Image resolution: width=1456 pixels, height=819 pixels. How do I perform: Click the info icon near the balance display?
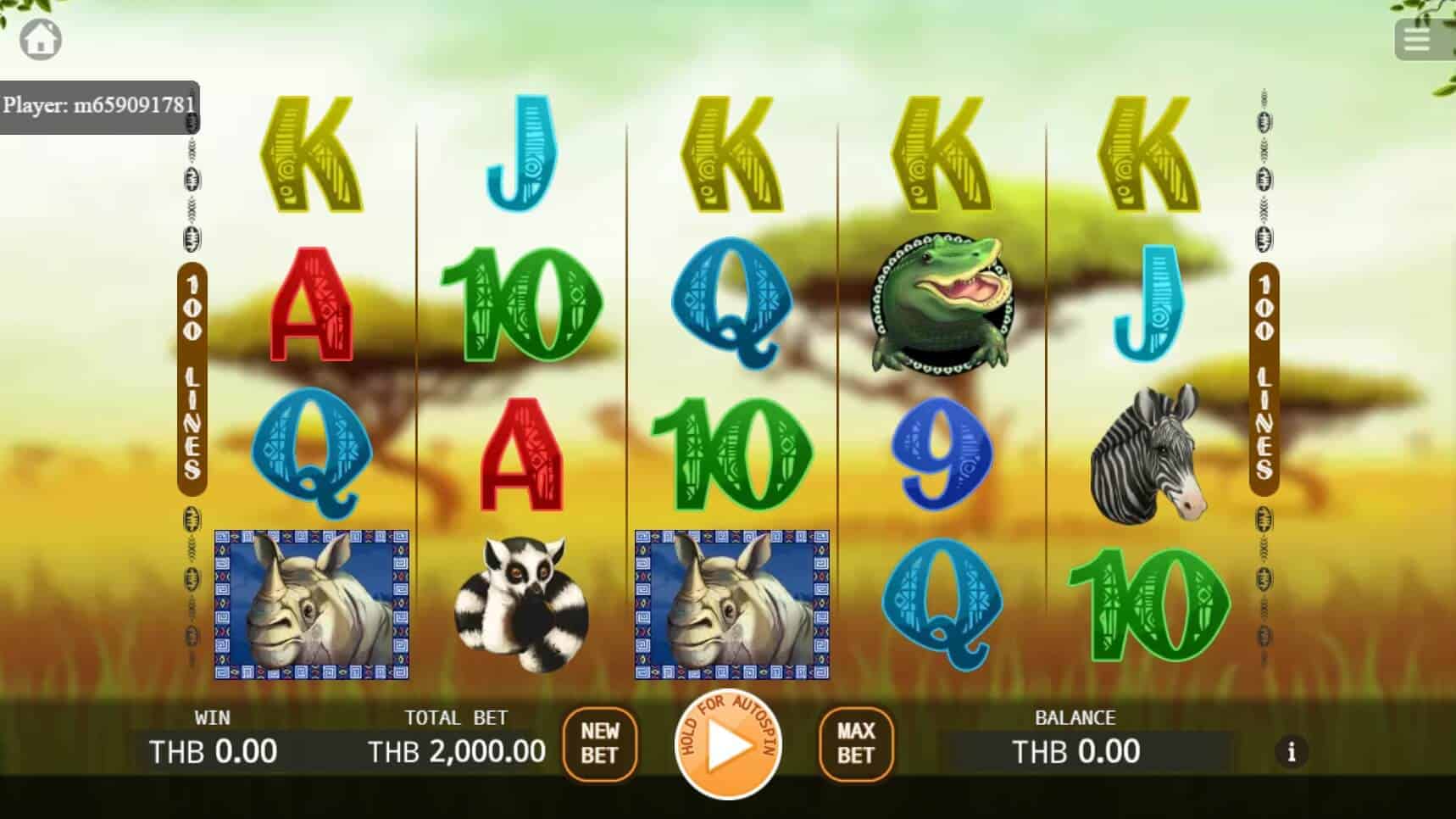1292,752
